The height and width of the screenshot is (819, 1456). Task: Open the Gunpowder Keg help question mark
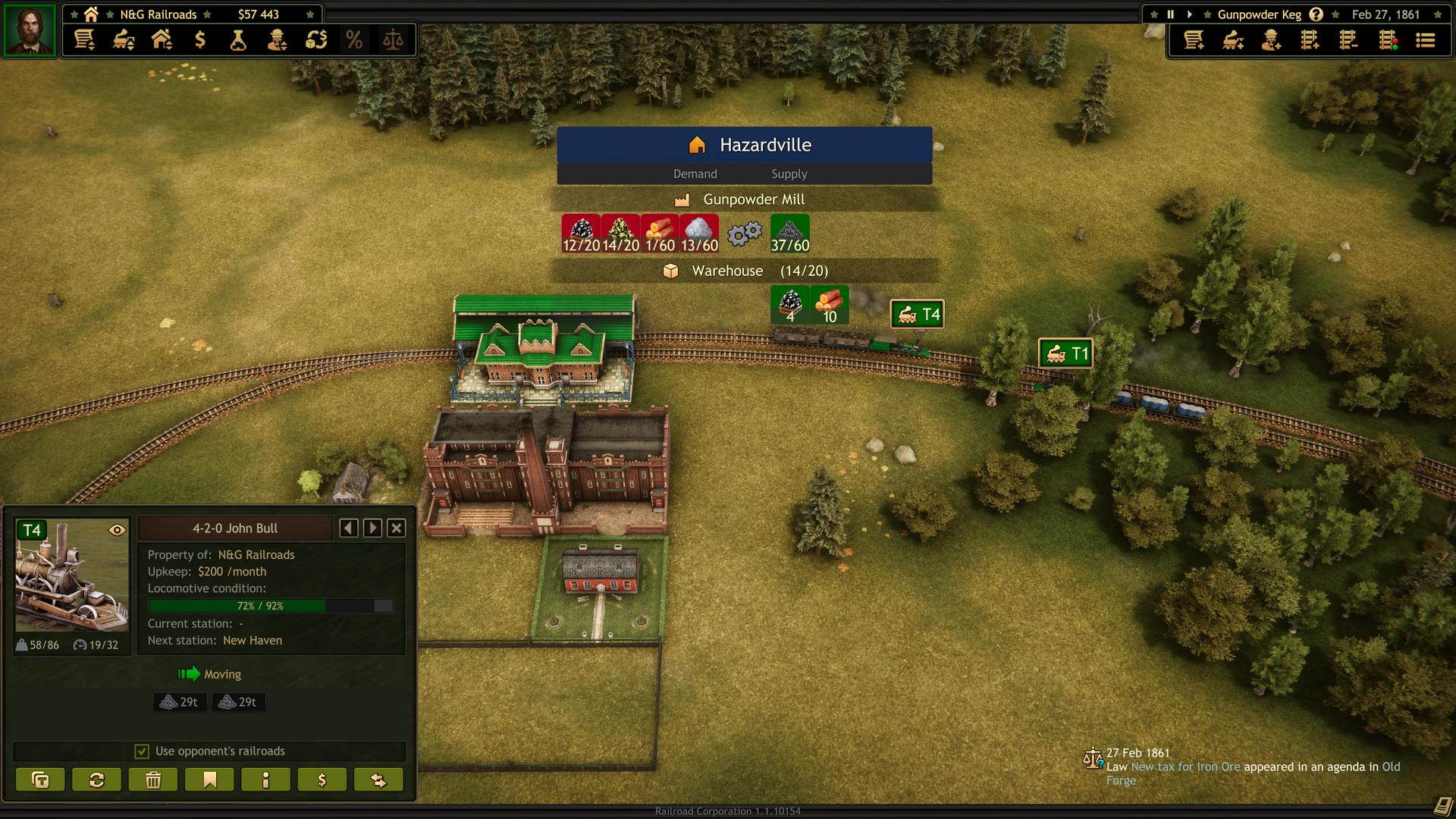pos(1317,14)
